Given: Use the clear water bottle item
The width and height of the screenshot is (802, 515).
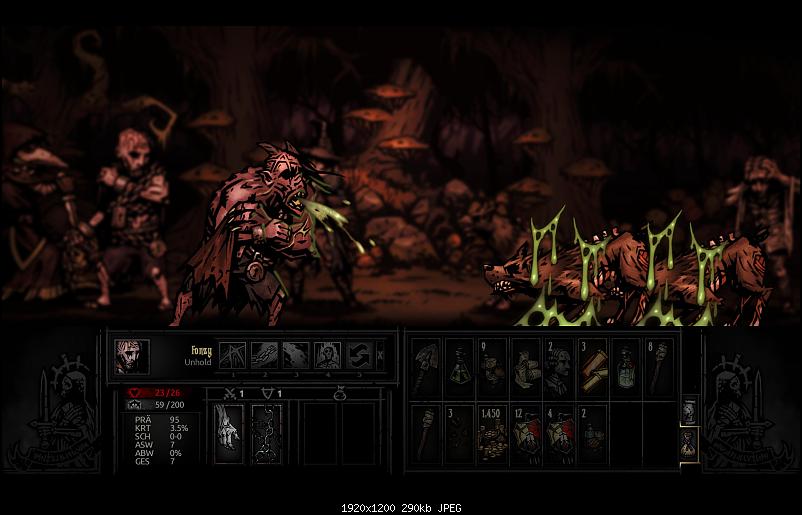Looking at the screenshot, I should (626, 368).
